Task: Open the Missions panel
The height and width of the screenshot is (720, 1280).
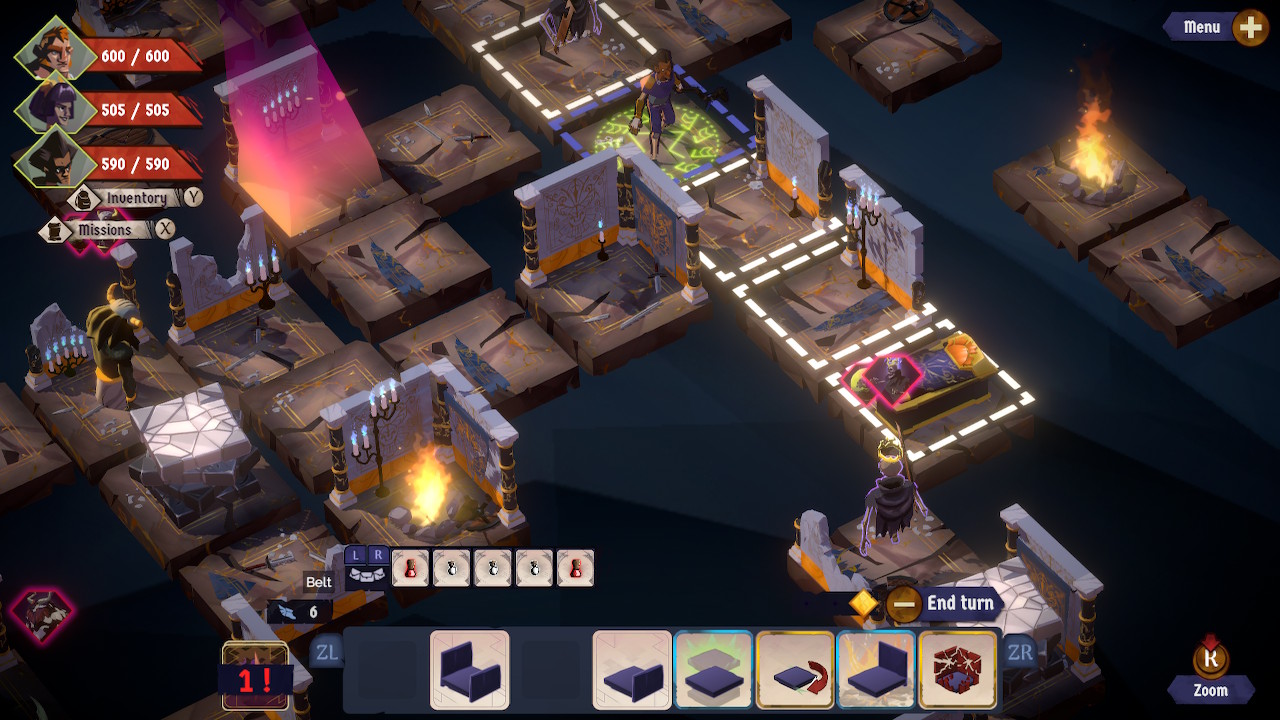Action: pos(106,230)
